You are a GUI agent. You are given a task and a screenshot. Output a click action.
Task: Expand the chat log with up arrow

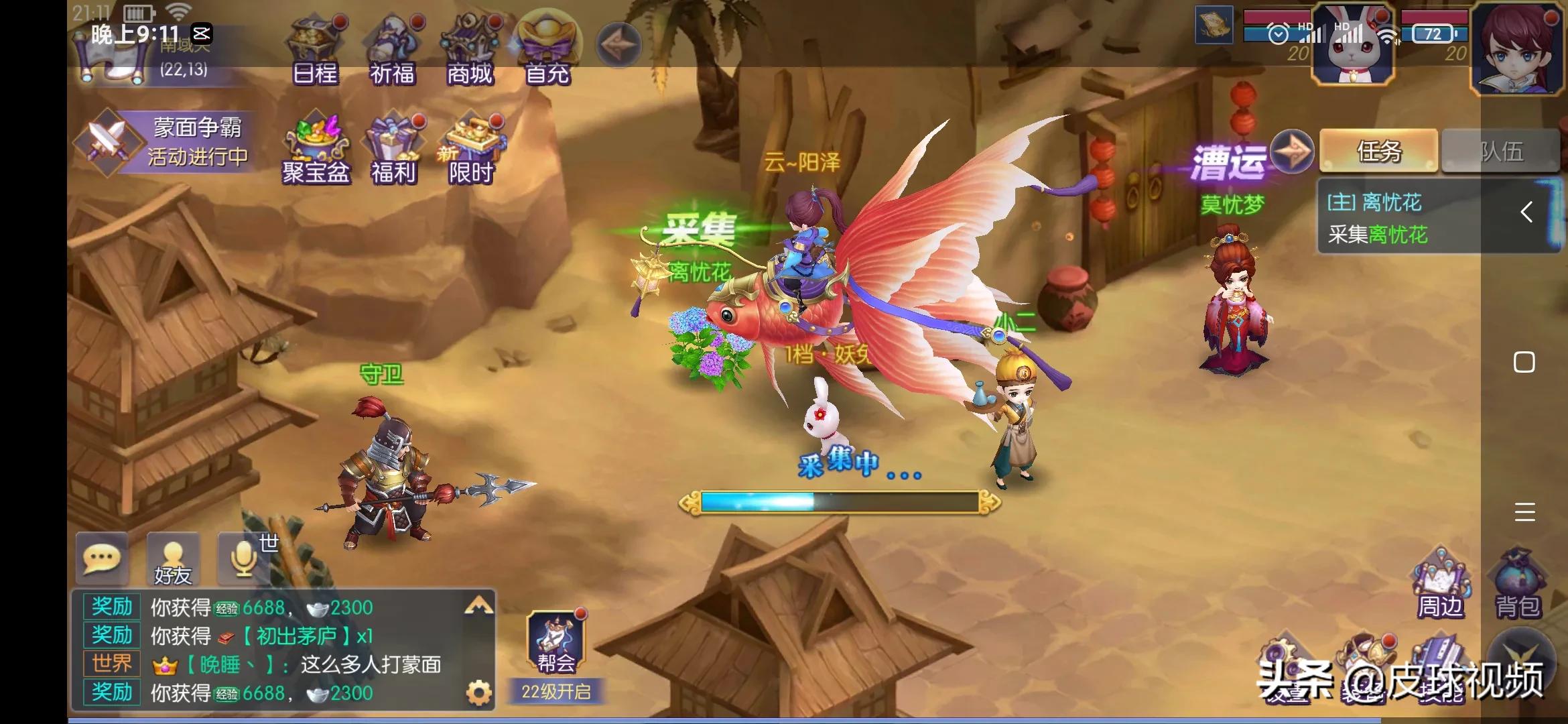point(478,607)
